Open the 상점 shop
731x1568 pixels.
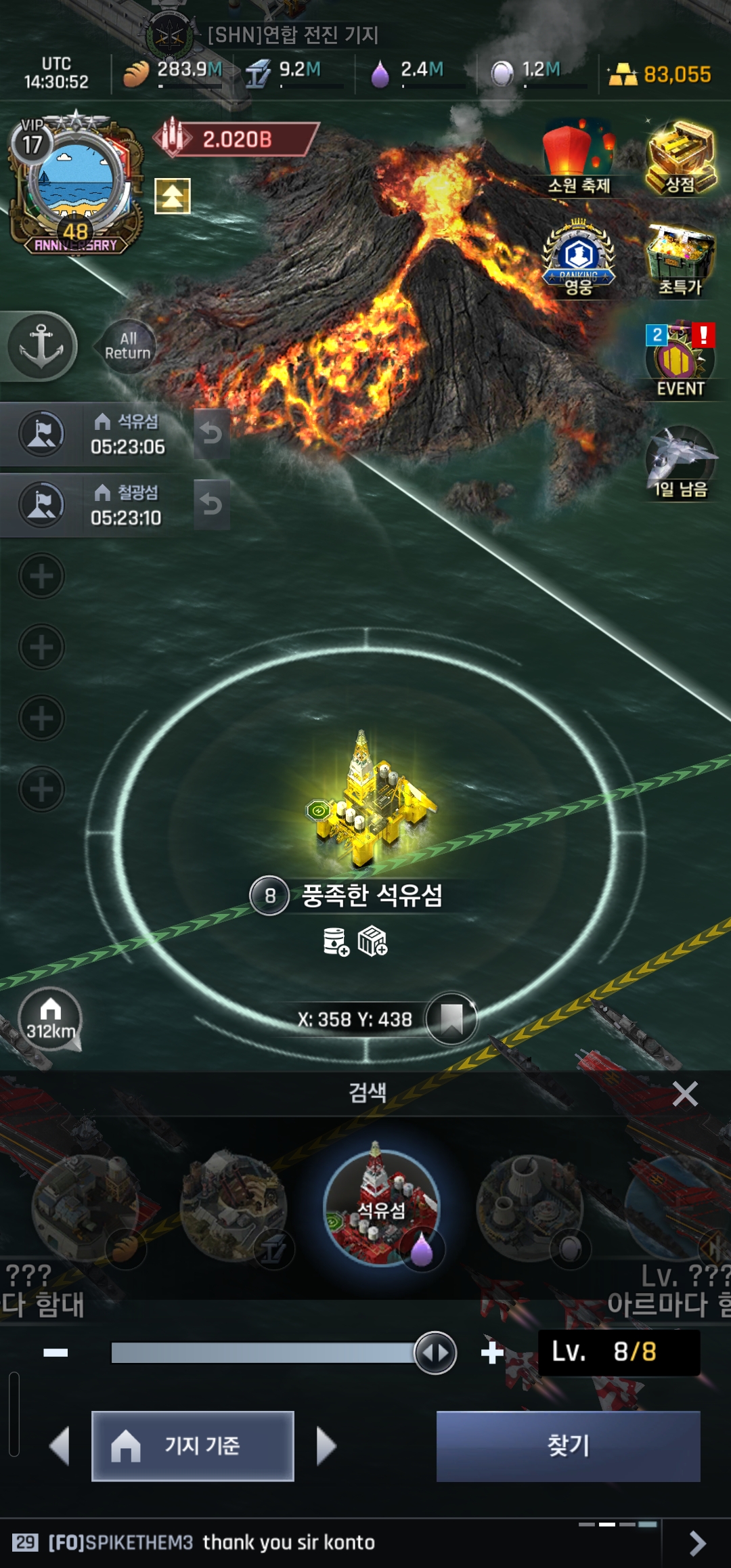click(x=680, y=159)
